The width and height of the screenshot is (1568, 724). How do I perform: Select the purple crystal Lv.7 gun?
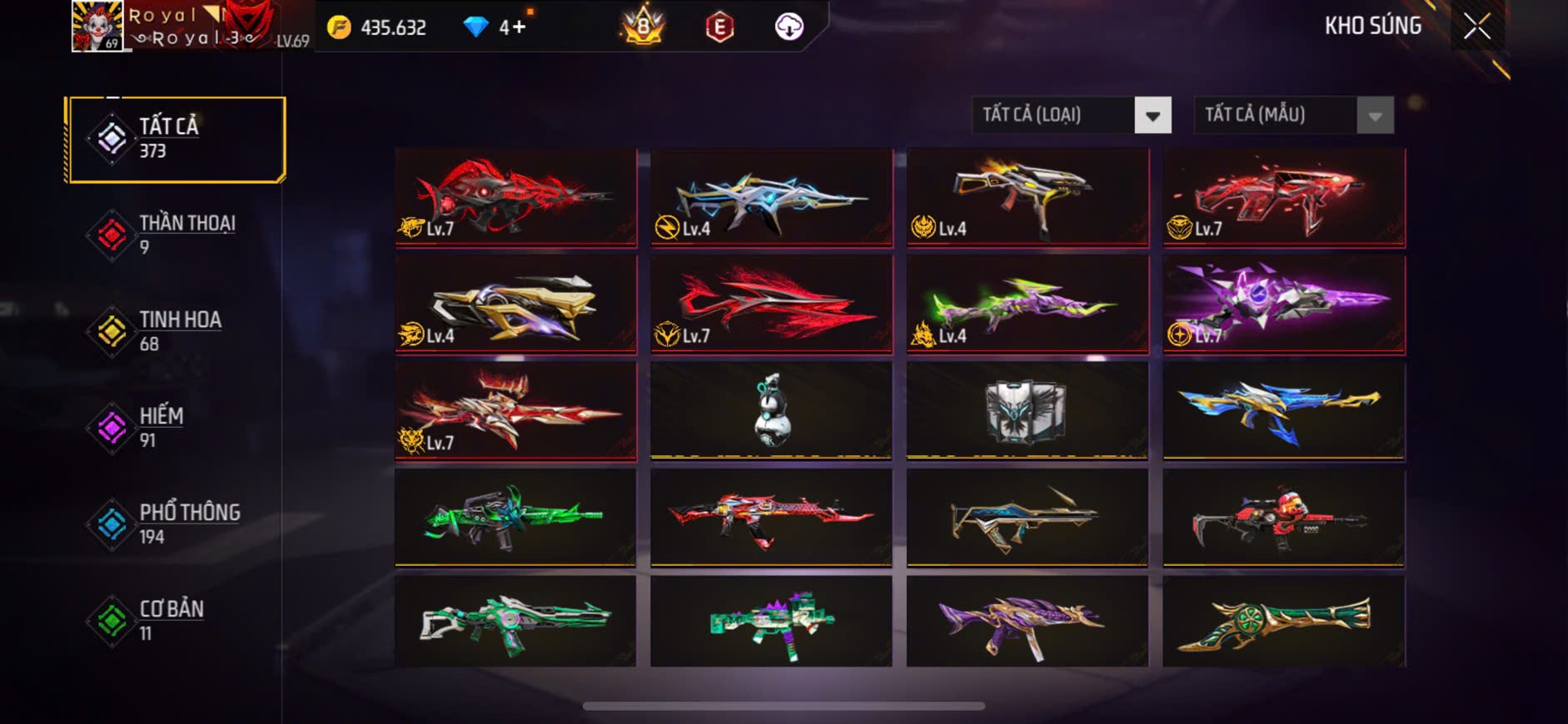[x=1283, y=304]
